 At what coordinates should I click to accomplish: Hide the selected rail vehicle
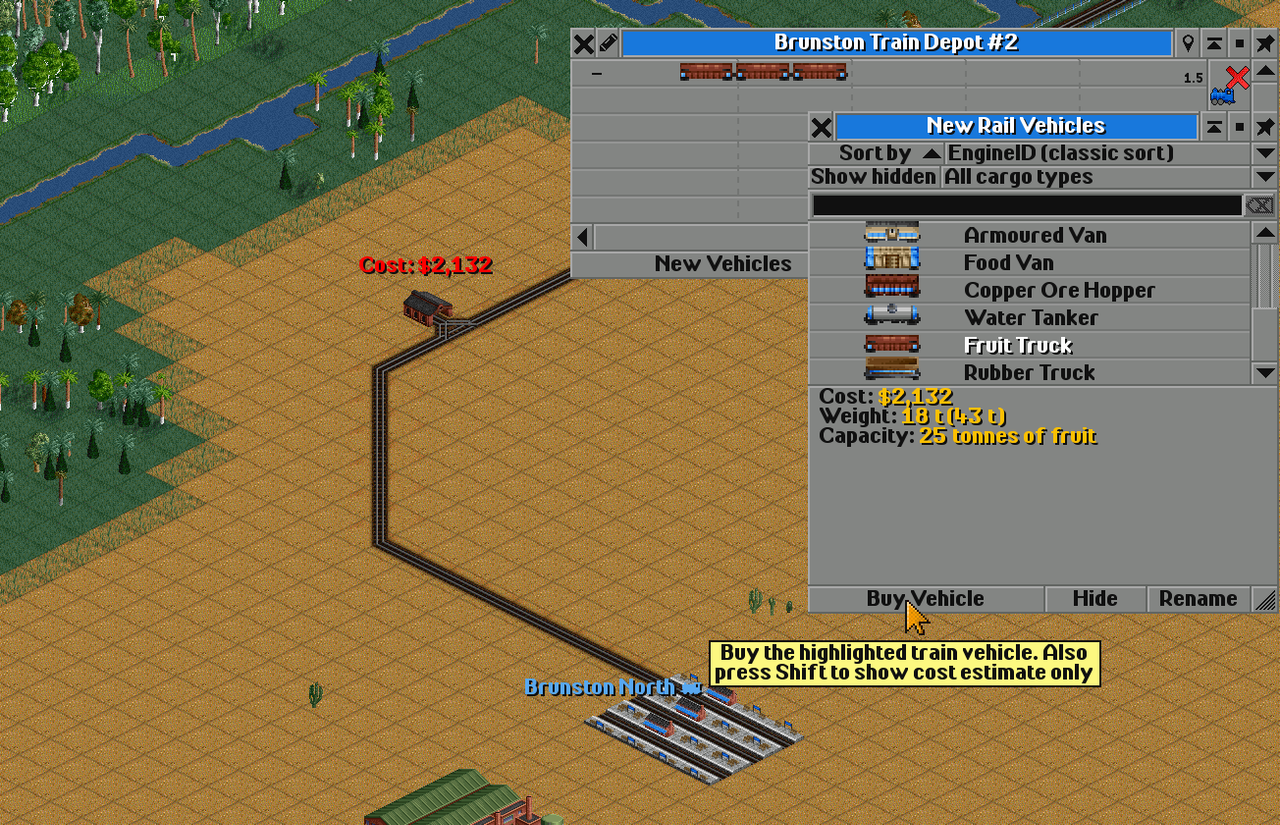tap(1095, 599)
